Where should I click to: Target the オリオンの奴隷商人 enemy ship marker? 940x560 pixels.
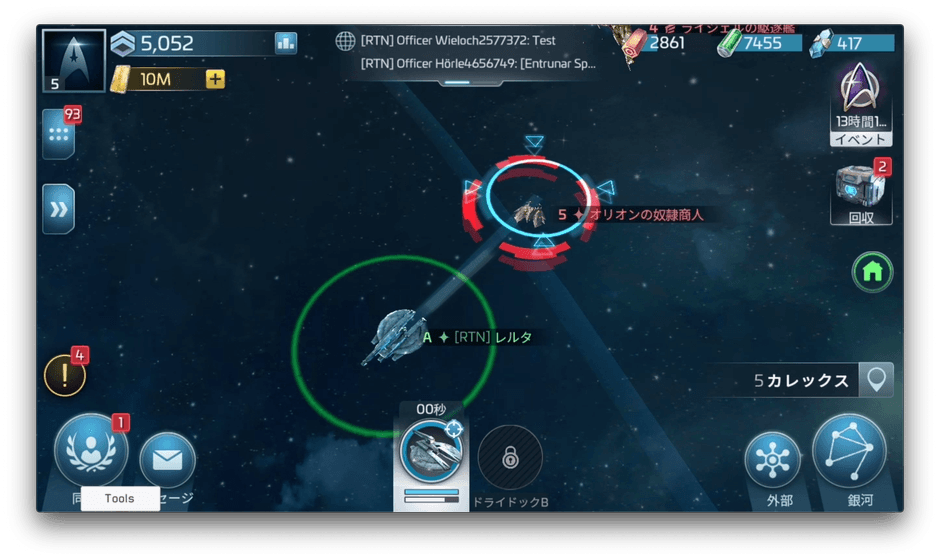pos(528,210)
